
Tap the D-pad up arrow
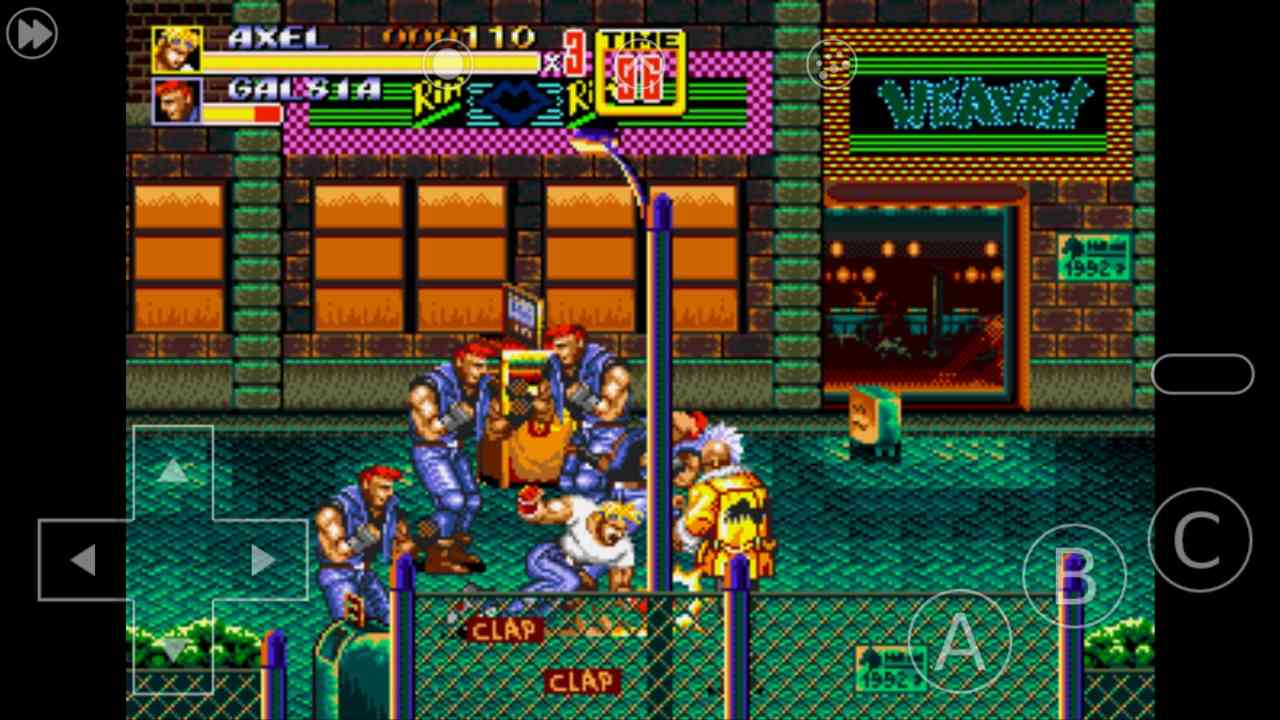click(173, 470)
